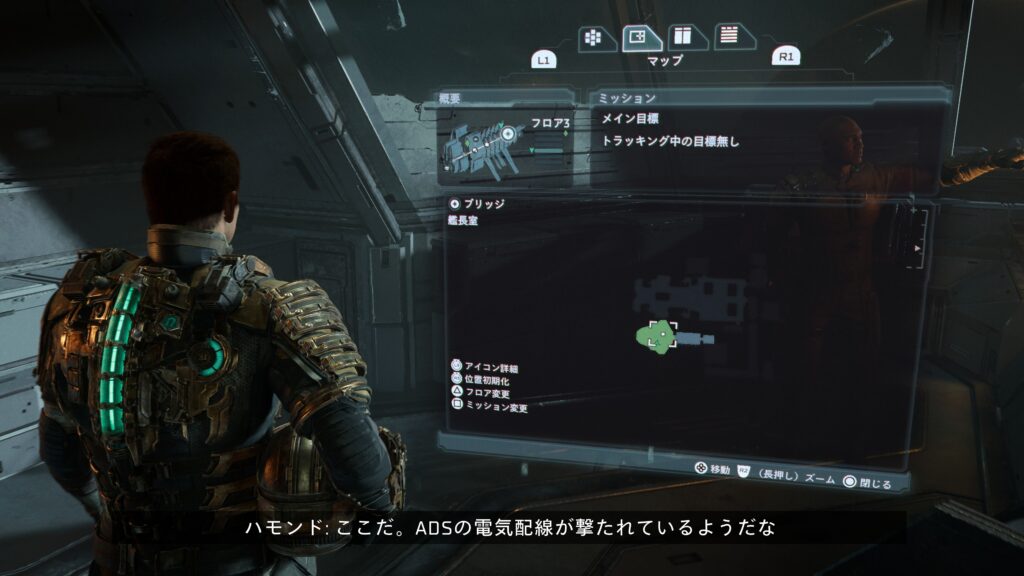Screen dimensions: 1024x576
Task: Switch to the inventory grid tab
Action: [x=593, y=38]
